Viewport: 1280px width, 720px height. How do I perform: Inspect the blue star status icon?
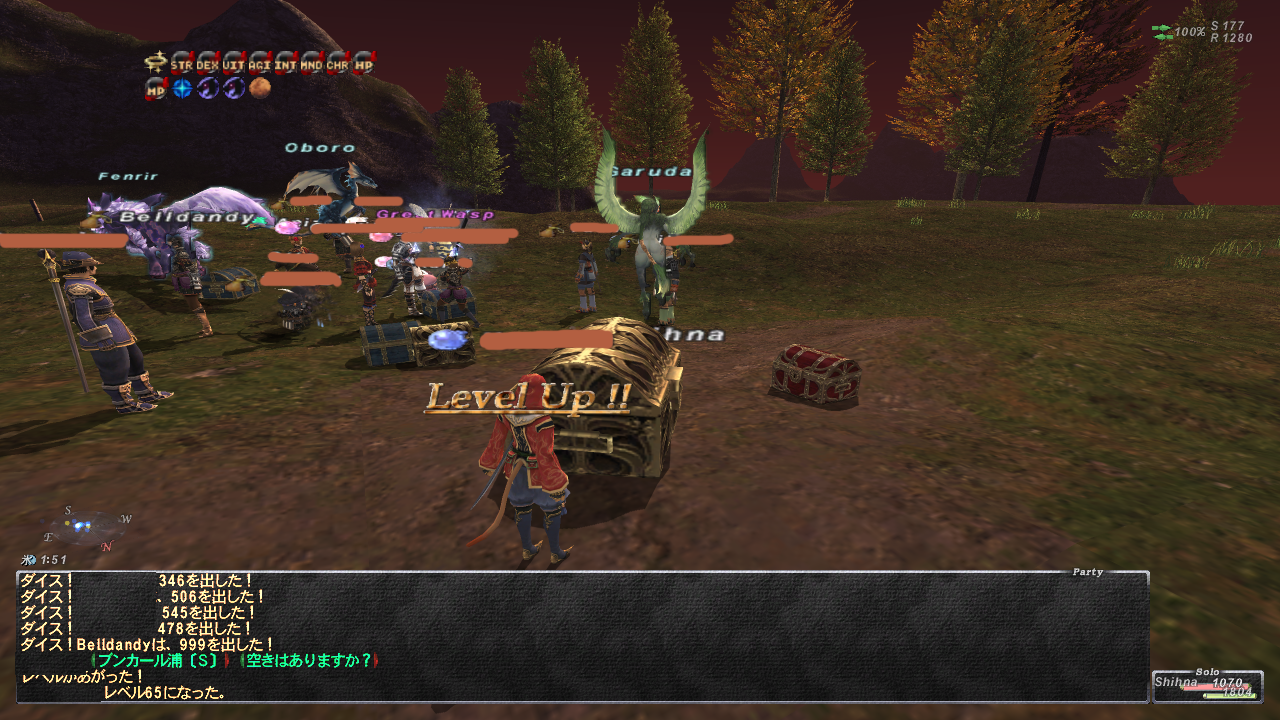pos(182,89)
